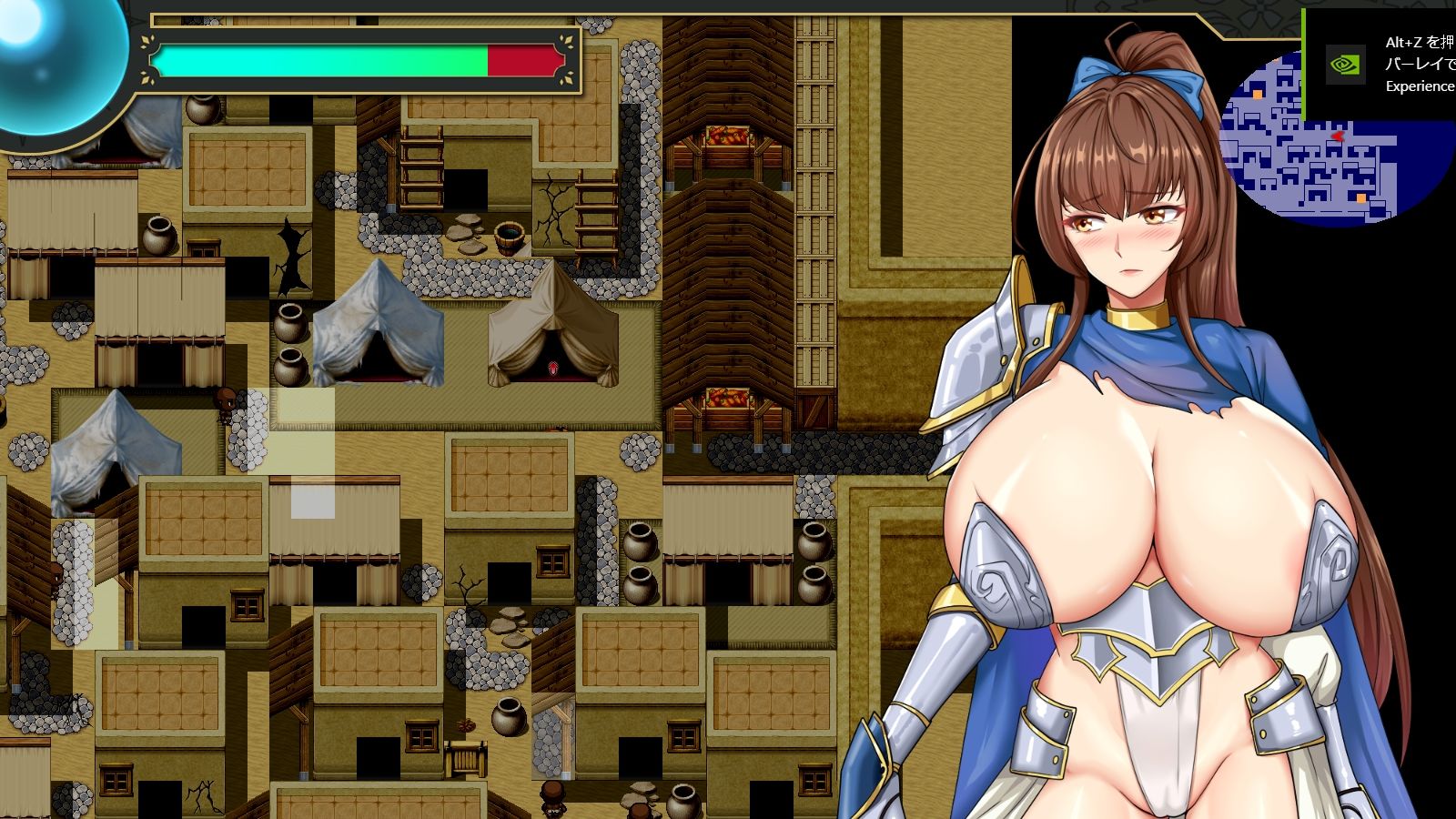The height and width of the screenshot is (819, 1456).
Task: Click the lower chest beside the wooden wall
Action: click(x=728, y=399)
